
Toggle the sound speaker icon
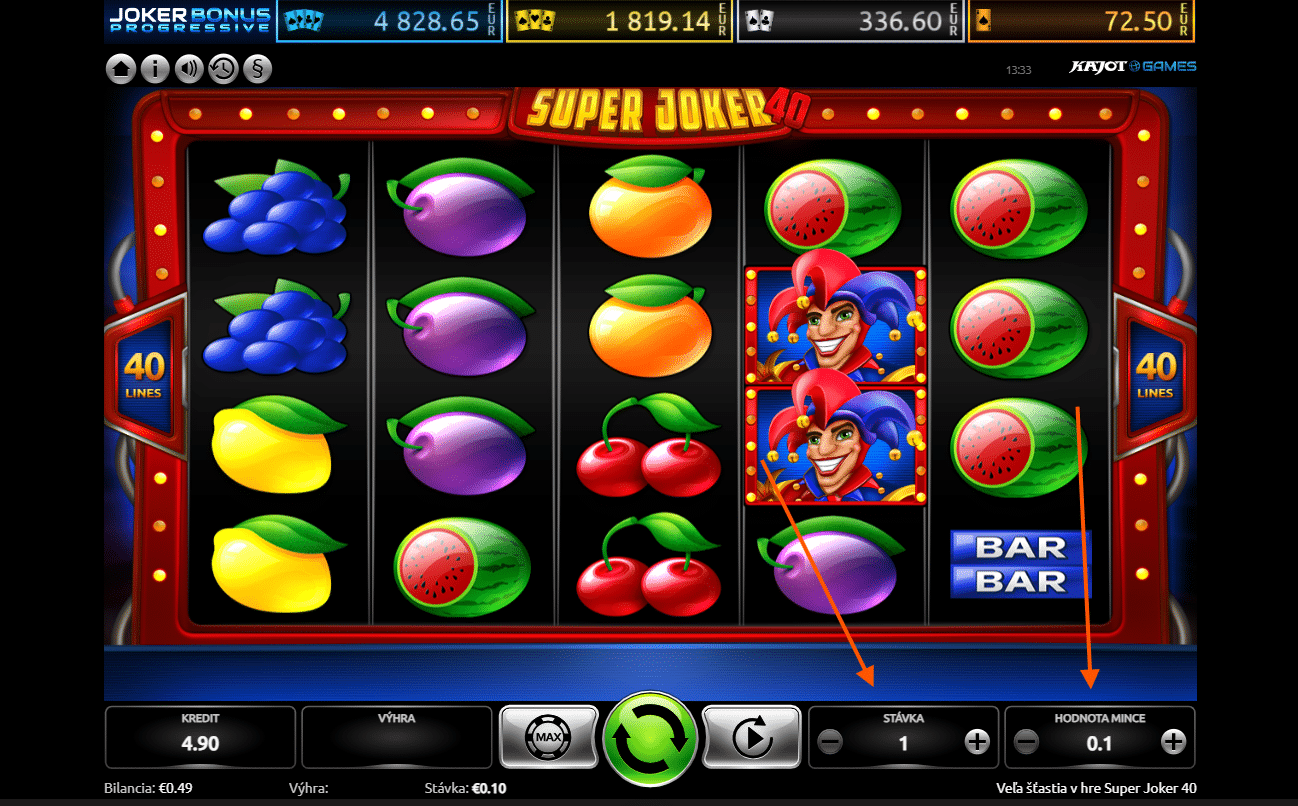tap(188, 69)
